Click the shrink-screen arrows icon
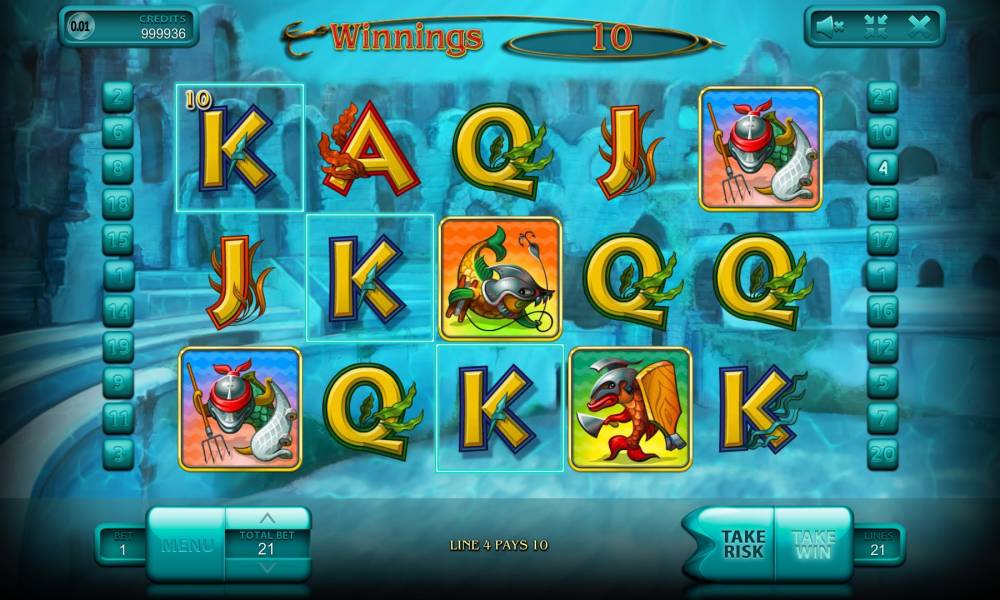1000x600 pixels. 875,28
